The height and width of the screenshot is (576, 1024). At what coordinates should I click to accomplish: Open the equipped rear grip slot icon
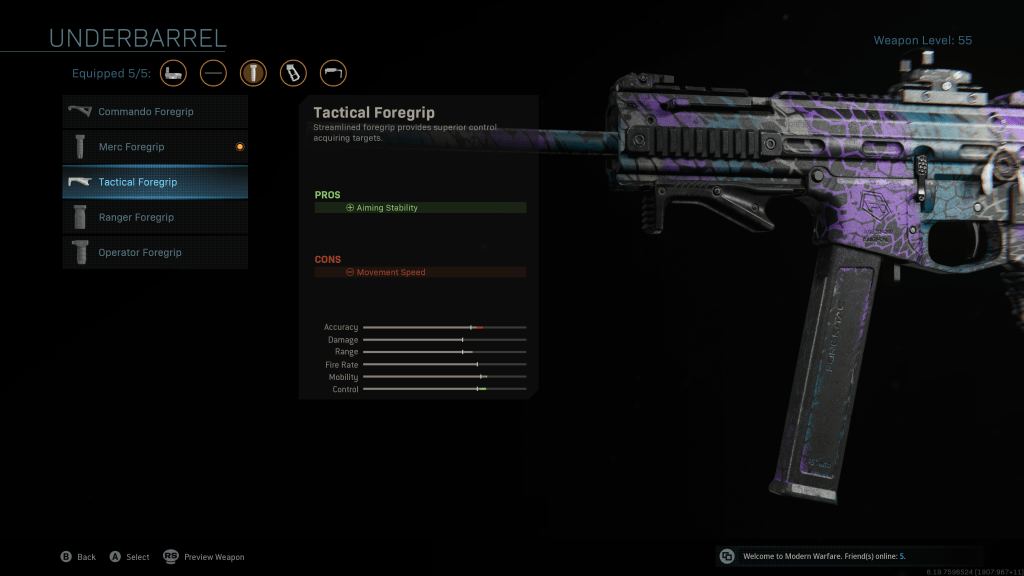(293, 73)
